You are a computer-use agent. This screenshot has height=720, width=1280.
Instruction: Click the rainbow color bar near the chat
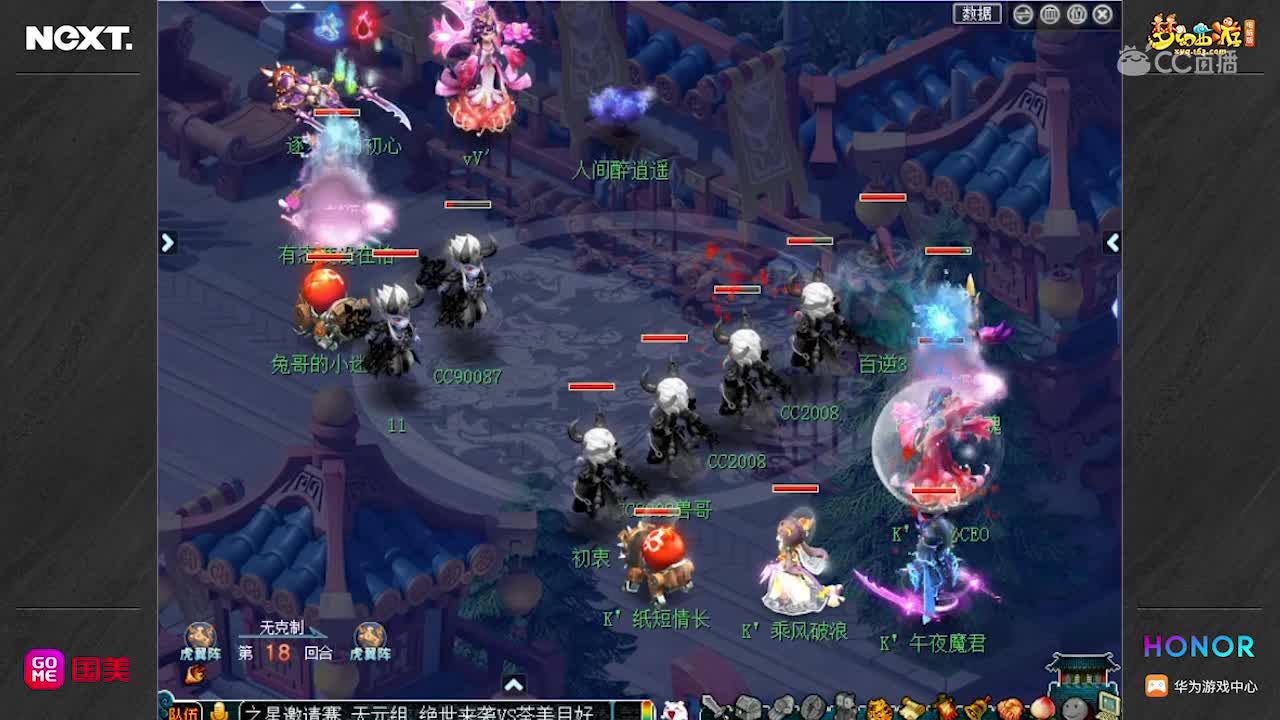[647, 707]
